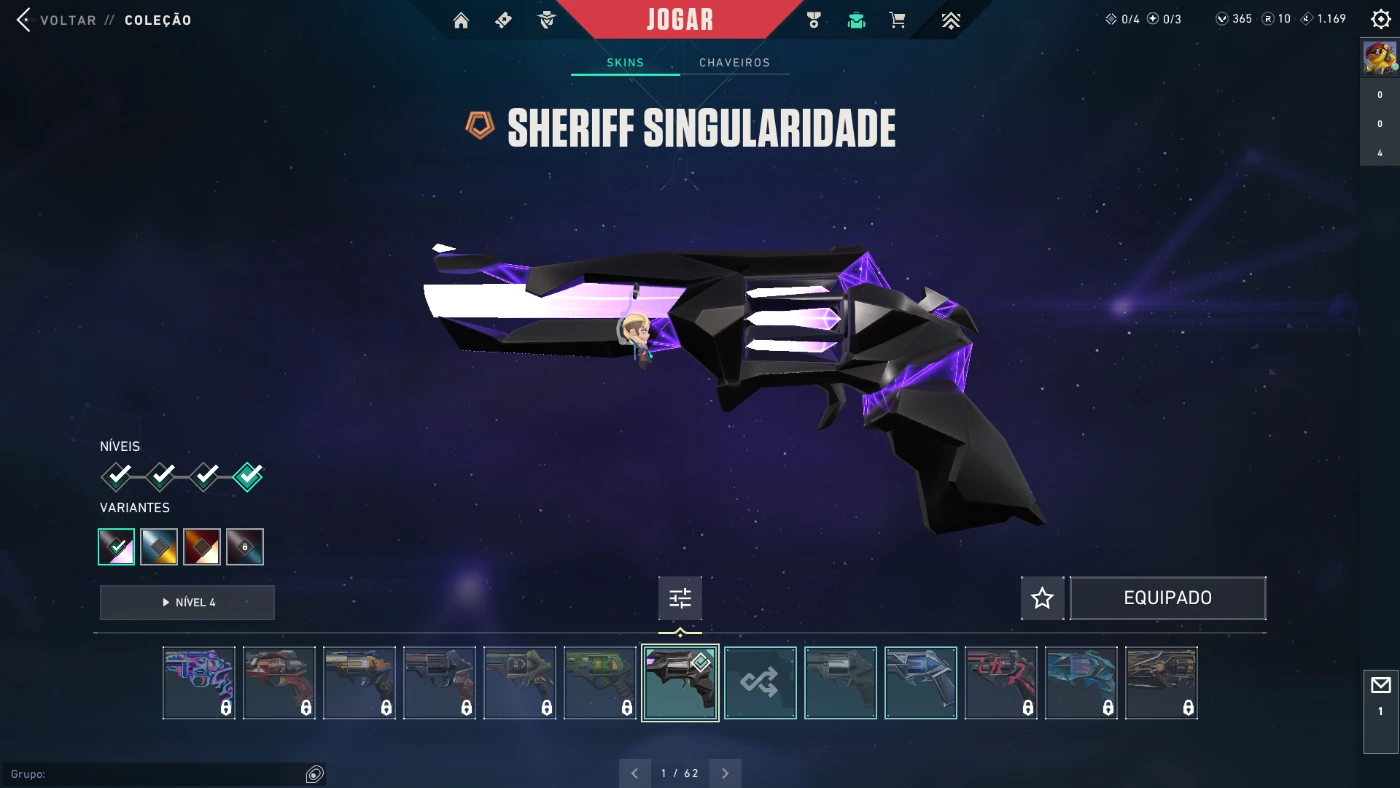
Task: Select the Skins tab
Action: 625,63
